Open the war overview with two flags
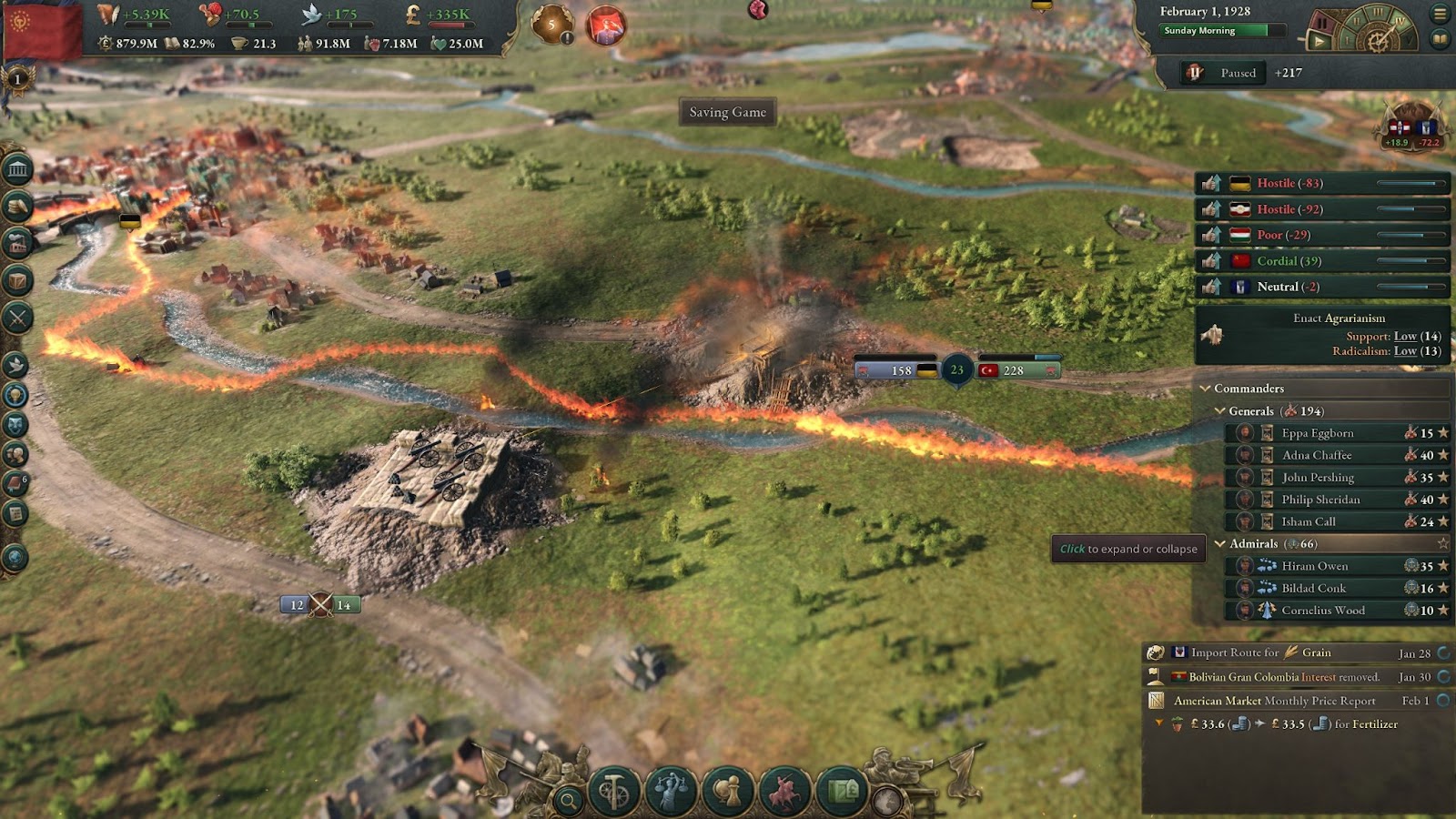The image size is (1456, 819). tap(1411, 129)
